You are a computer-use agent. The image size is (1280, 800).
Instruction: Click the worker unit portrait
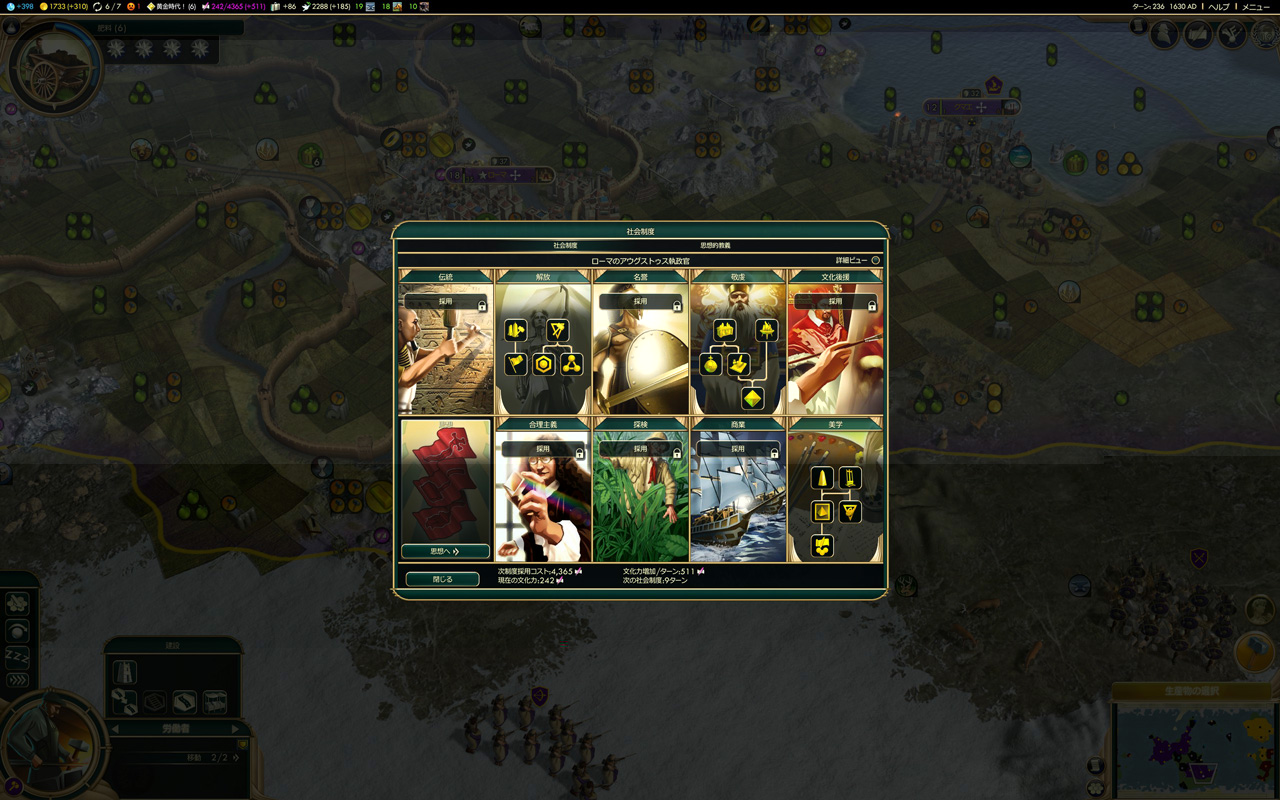48,742
